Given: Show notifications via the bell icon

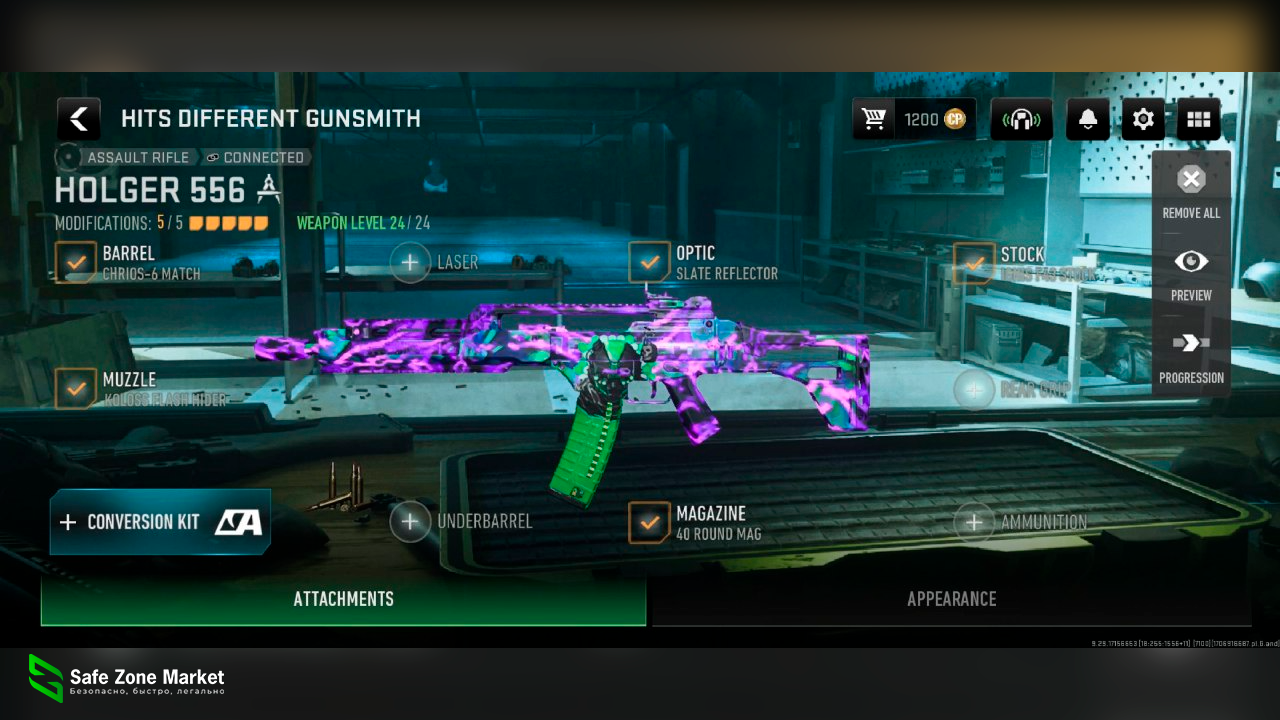Looking at the screenshot, I should tap(1088, 120).
